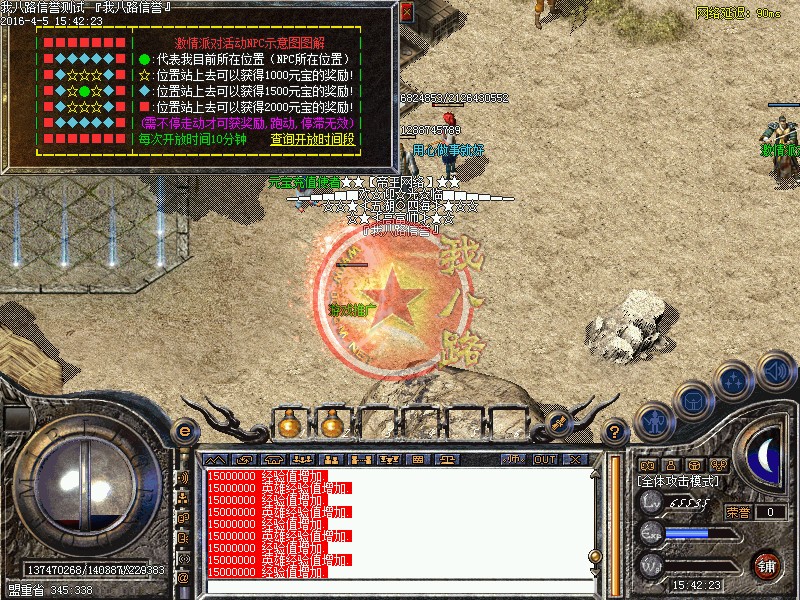Switch the 全体攻击模式 attack mode label
800x600 pixels.
[x=676, y=481]
